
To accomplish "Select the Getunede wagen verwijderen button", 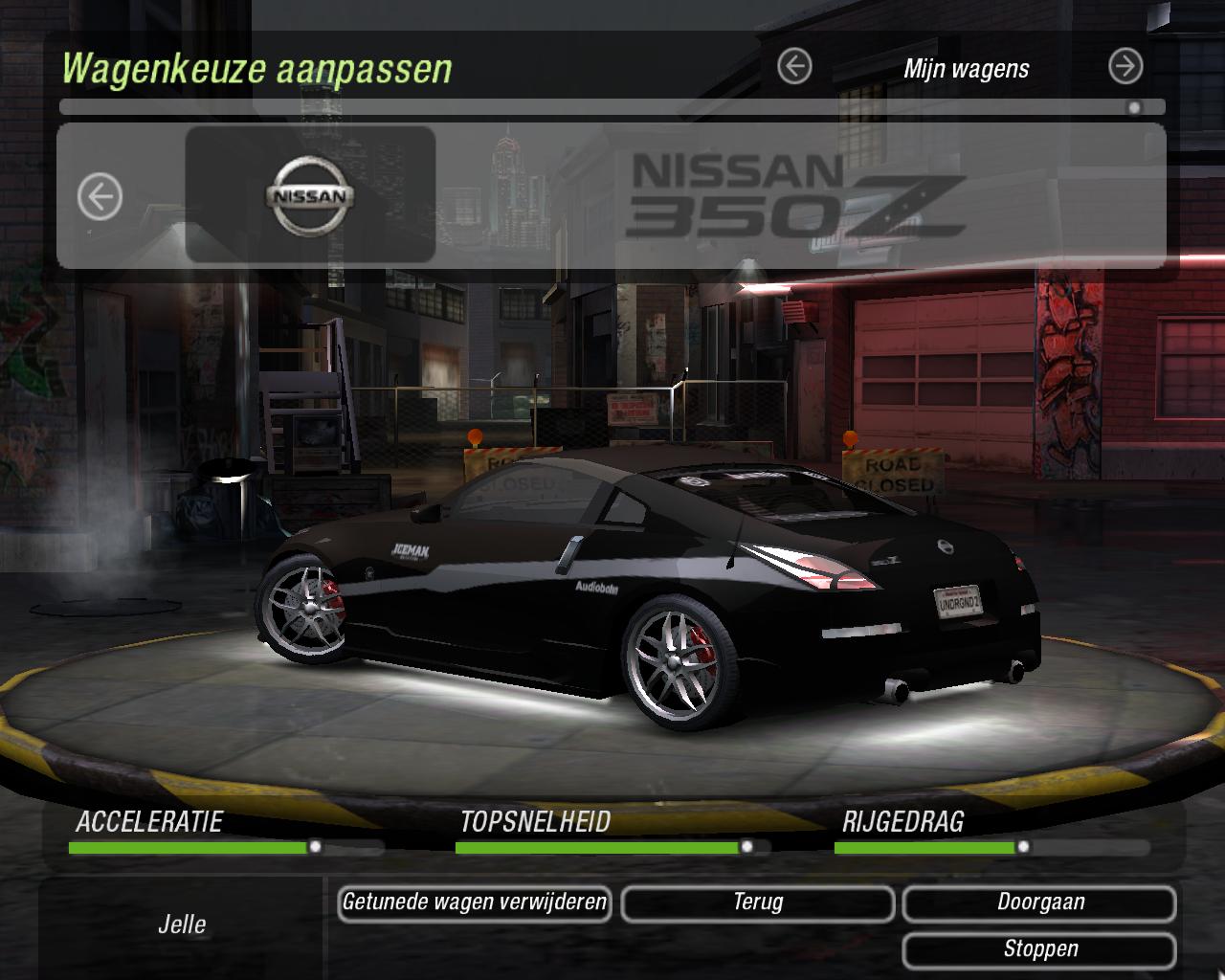I will coord(475,902).
